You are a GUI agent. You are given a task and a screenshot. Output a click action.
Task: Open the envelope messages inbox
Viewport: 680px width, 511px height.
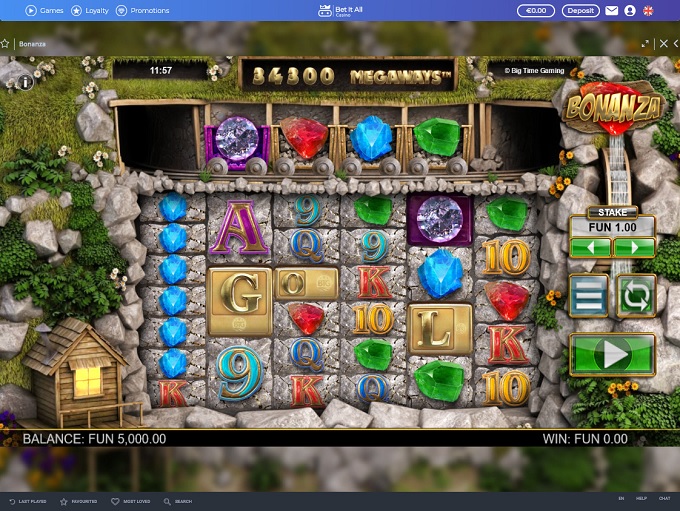pyautogui.click(x=611, y=10)
